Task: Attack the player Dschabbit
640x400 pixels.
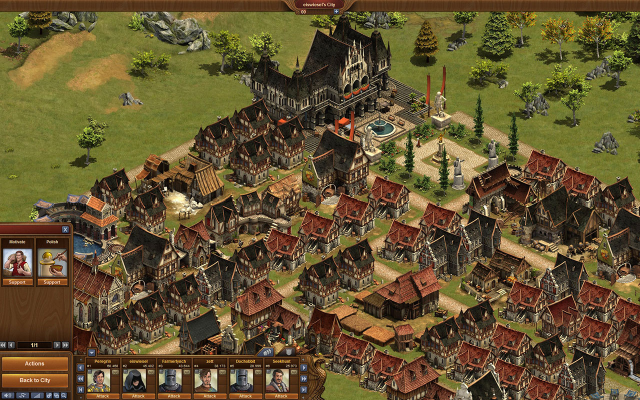Action: point(243,394)
